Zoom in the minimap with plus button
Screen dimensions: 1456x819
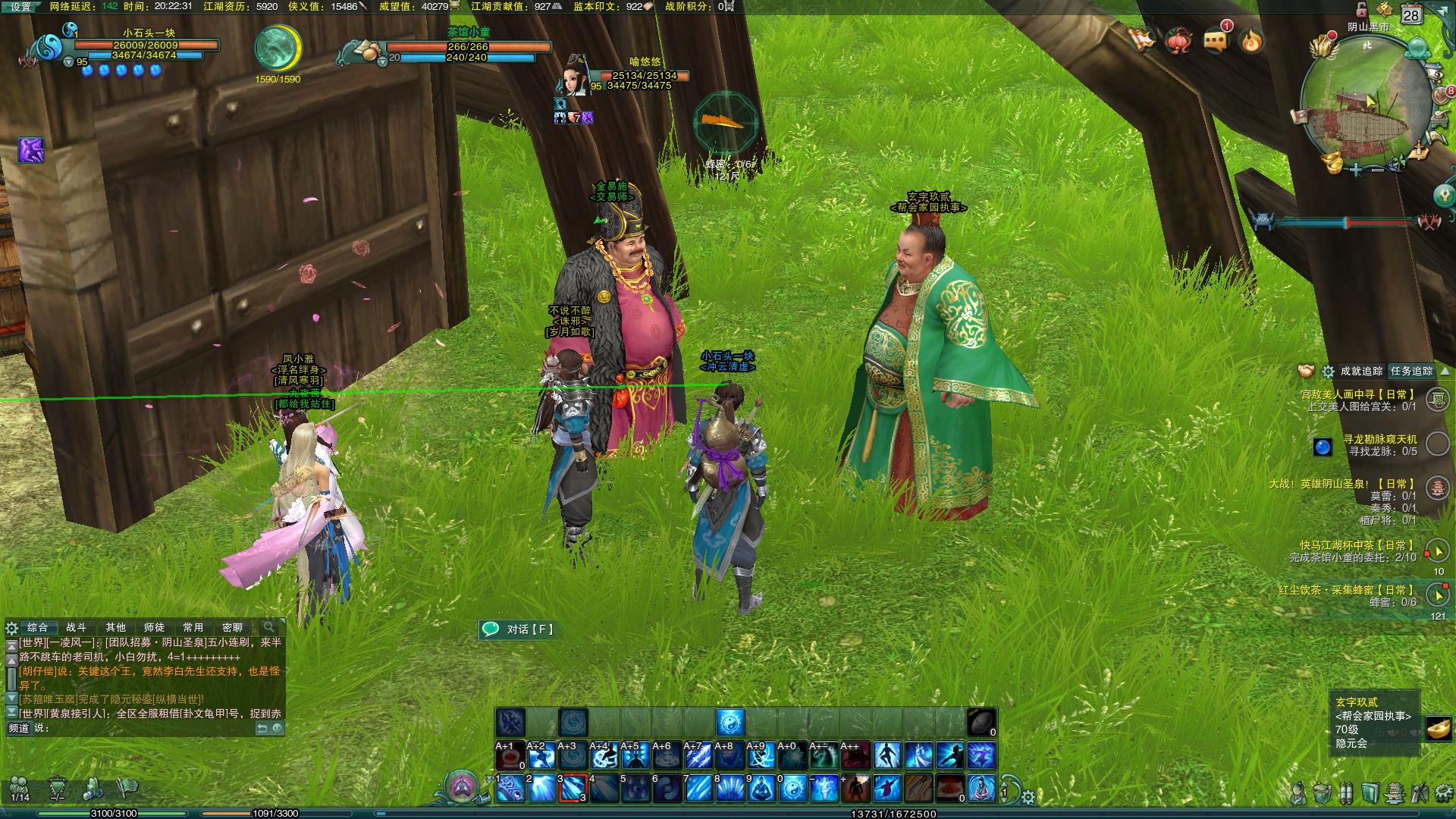click(x=1357, y=171)
